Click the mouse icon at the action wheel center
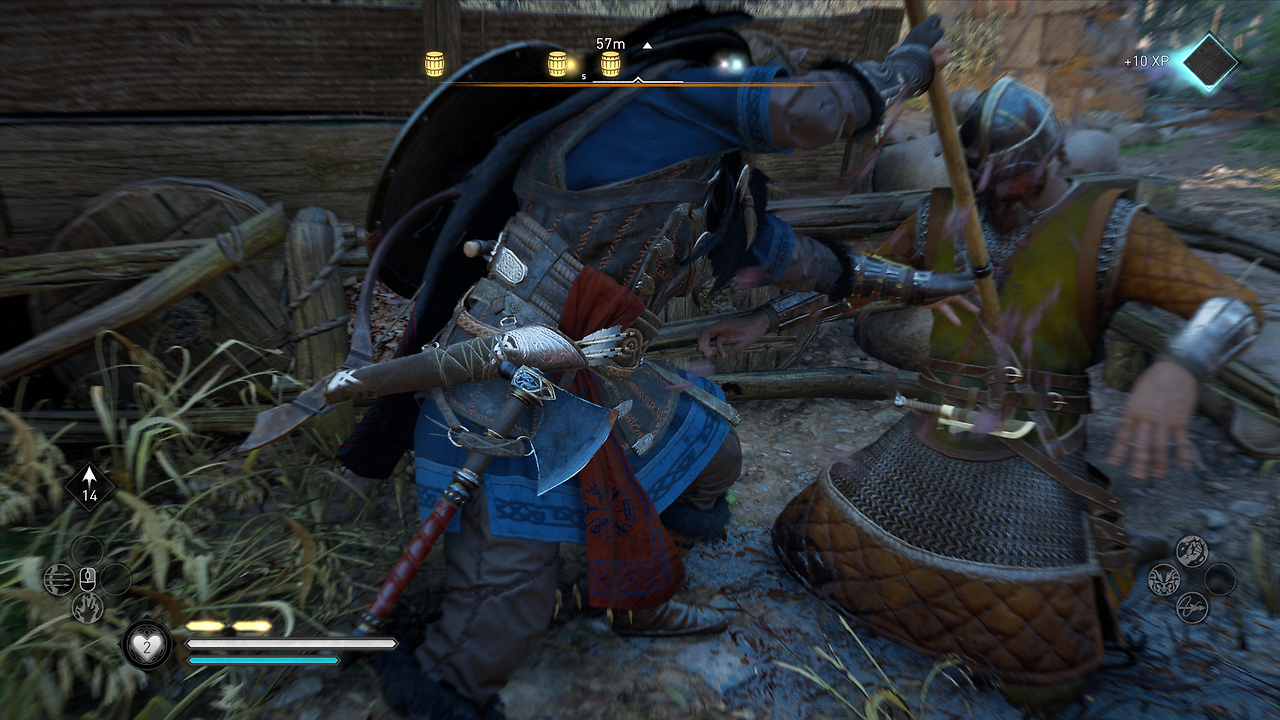The height and width of the screenshot is (720, 1280). click(88, 580)
